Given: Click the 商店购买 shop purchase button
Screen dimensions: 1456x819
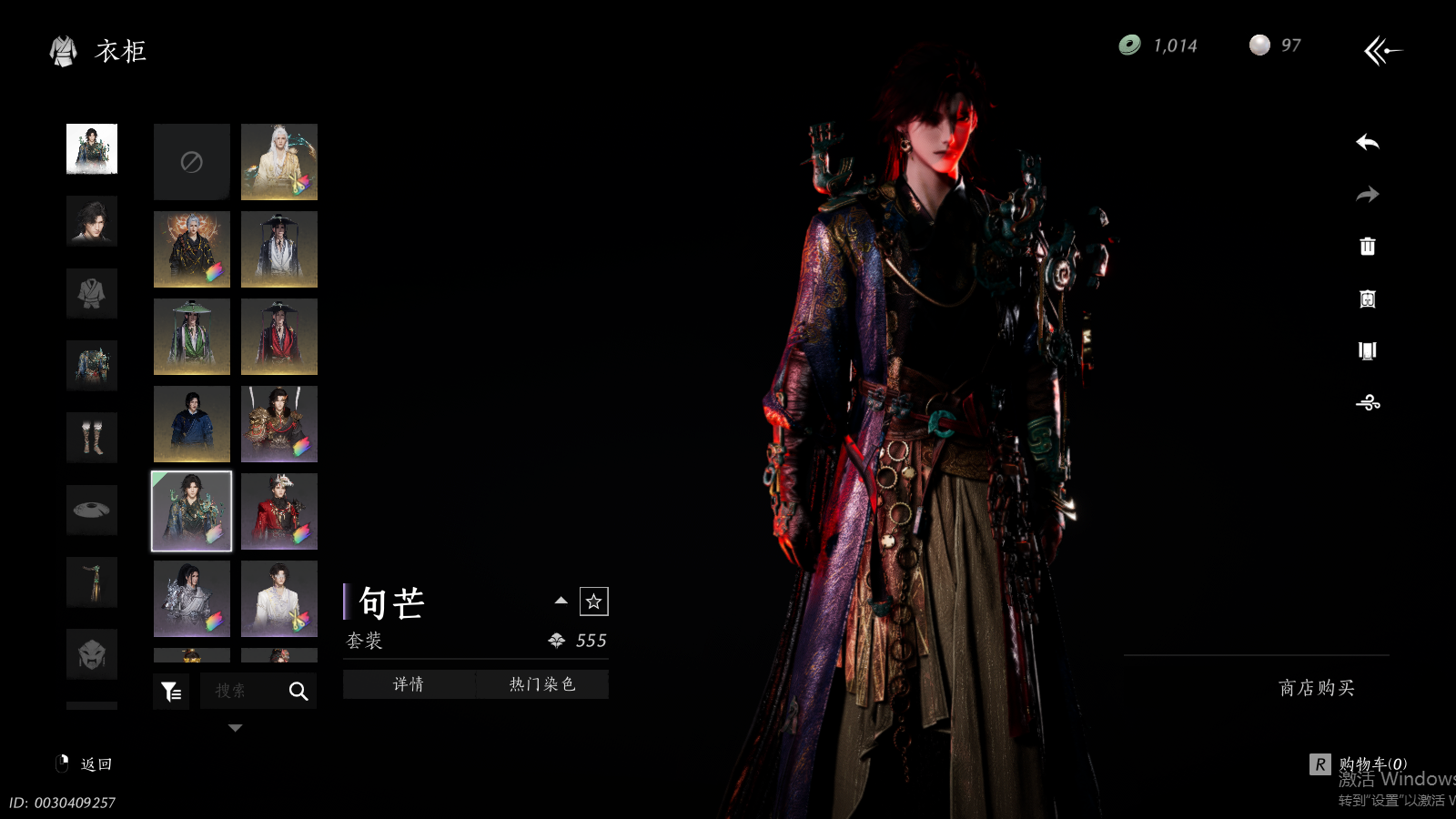Looking at the screenshot, I should tap(1316, 688).
